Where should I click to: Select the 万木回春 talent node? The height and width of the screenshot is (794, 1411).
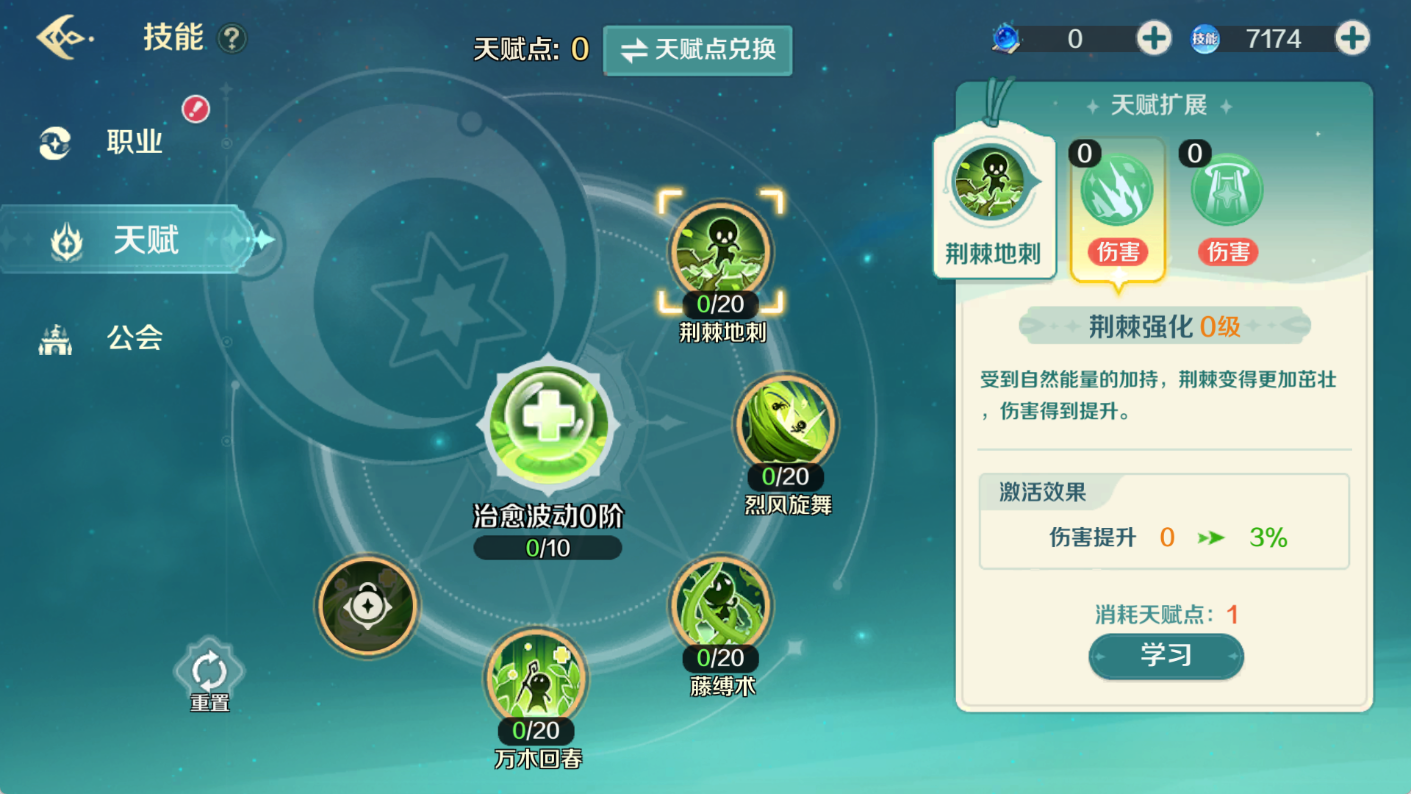(x=538, y=677)
